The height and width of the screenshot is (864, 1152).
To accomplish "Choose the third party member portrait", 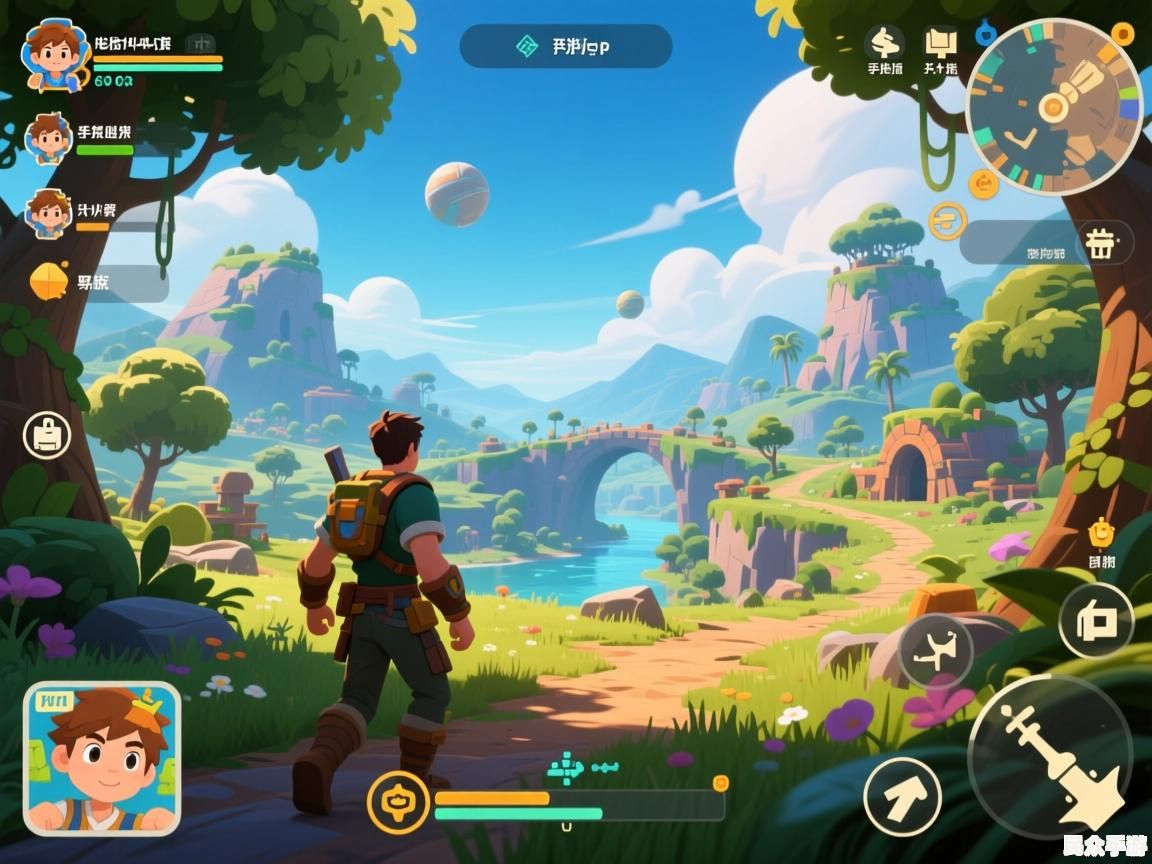I will coord(48,213).
